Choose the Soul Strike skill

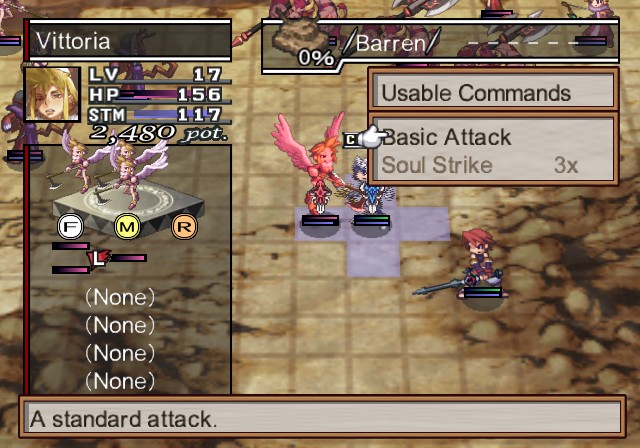438,165
